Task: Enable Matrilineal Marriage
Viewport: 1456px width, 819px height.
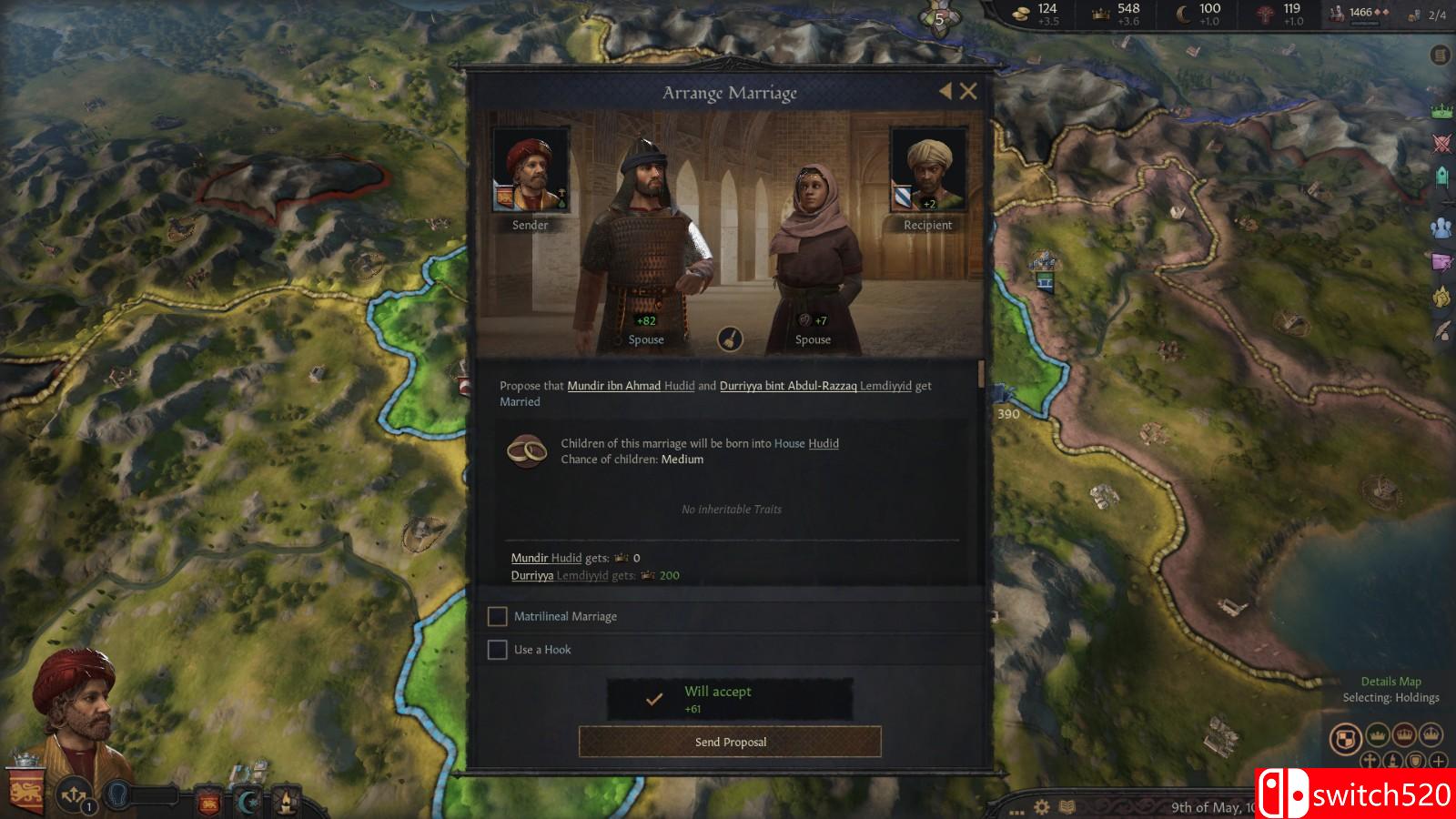Action: pyautogui.click(x=498, y=616)
